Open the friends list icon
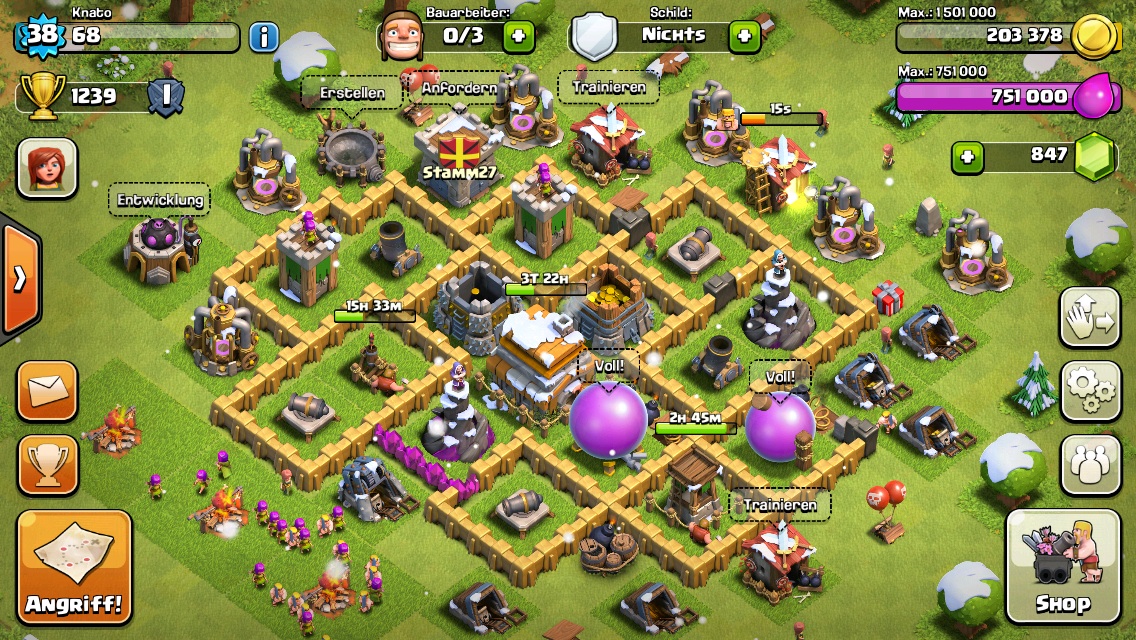 (1090, 464)
